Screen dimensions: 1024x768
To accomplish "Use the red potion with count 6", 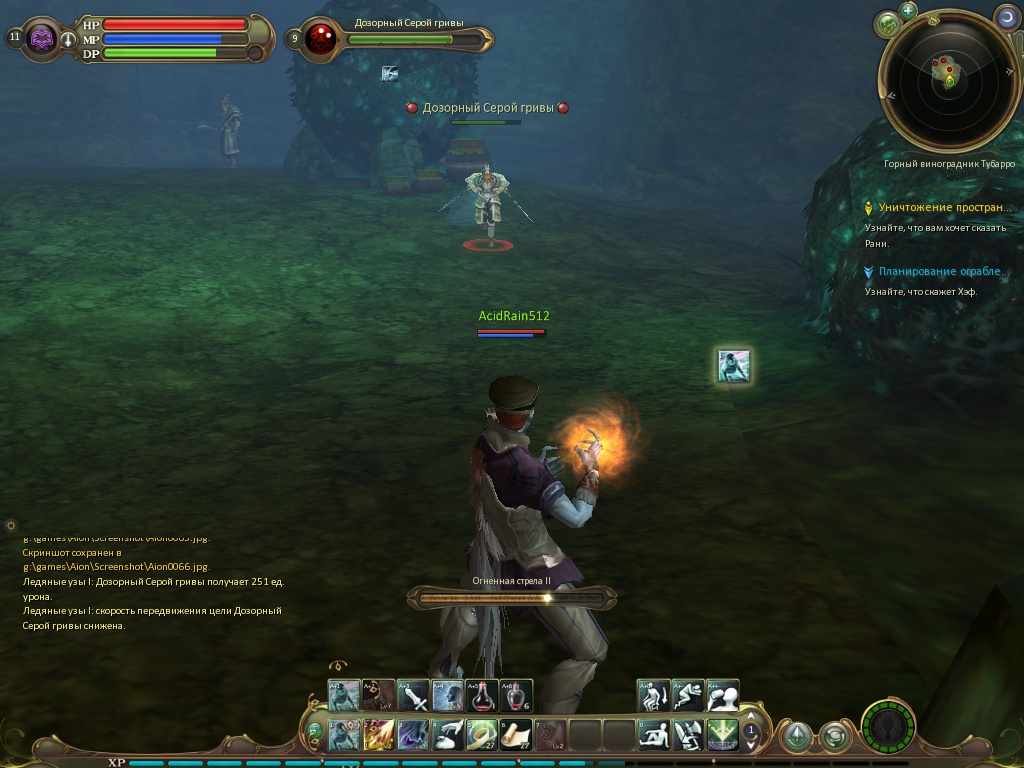I will [x=516, y=695].
